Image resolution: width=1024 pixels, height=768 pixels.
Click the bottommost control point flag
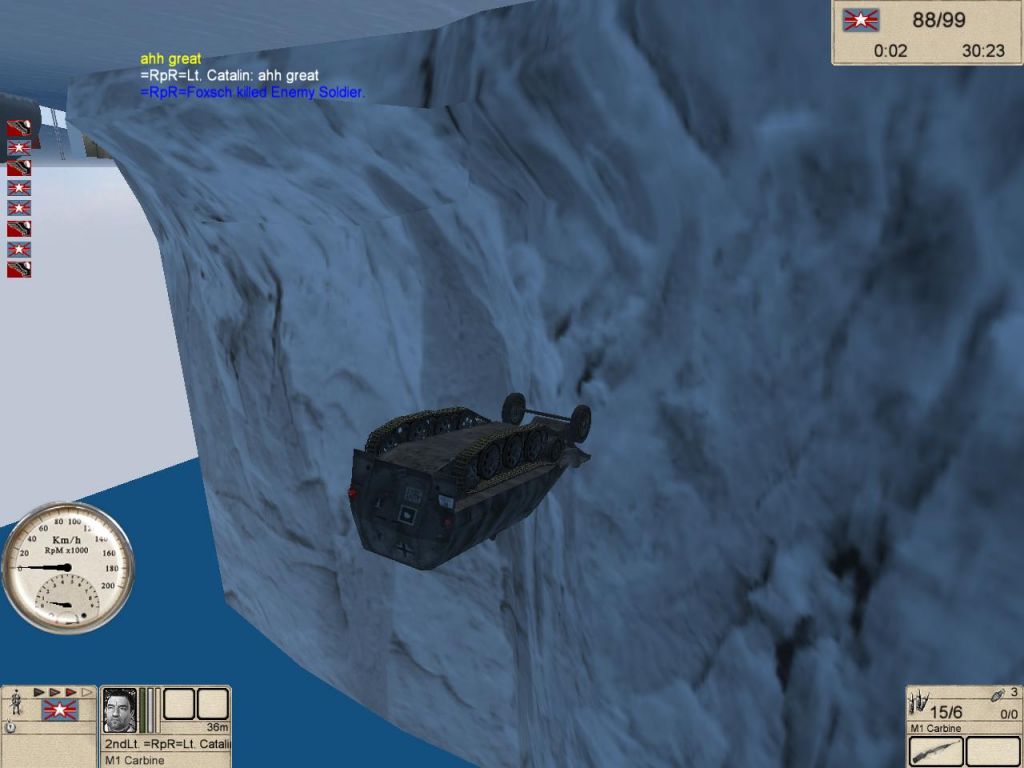pyautogui.click(x=19, y=269)
